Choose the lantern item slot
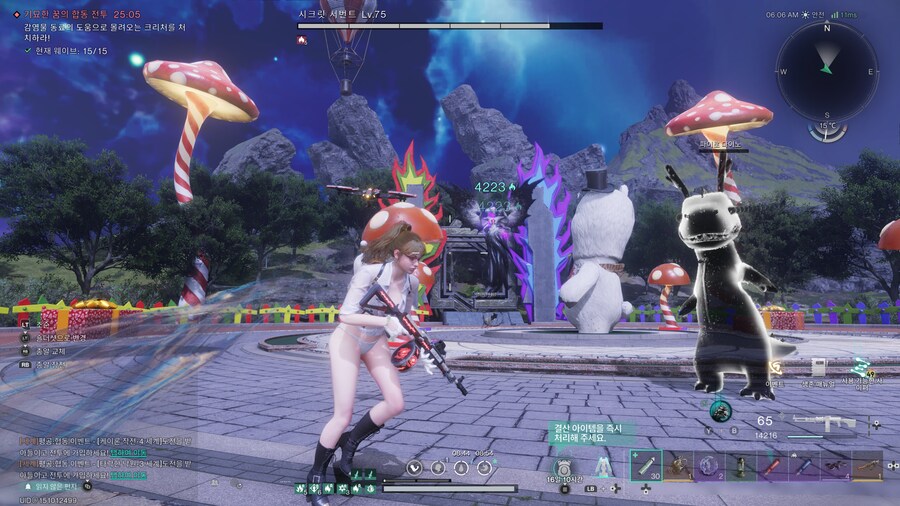The image size is (900, 506). (x=741, y=466)
